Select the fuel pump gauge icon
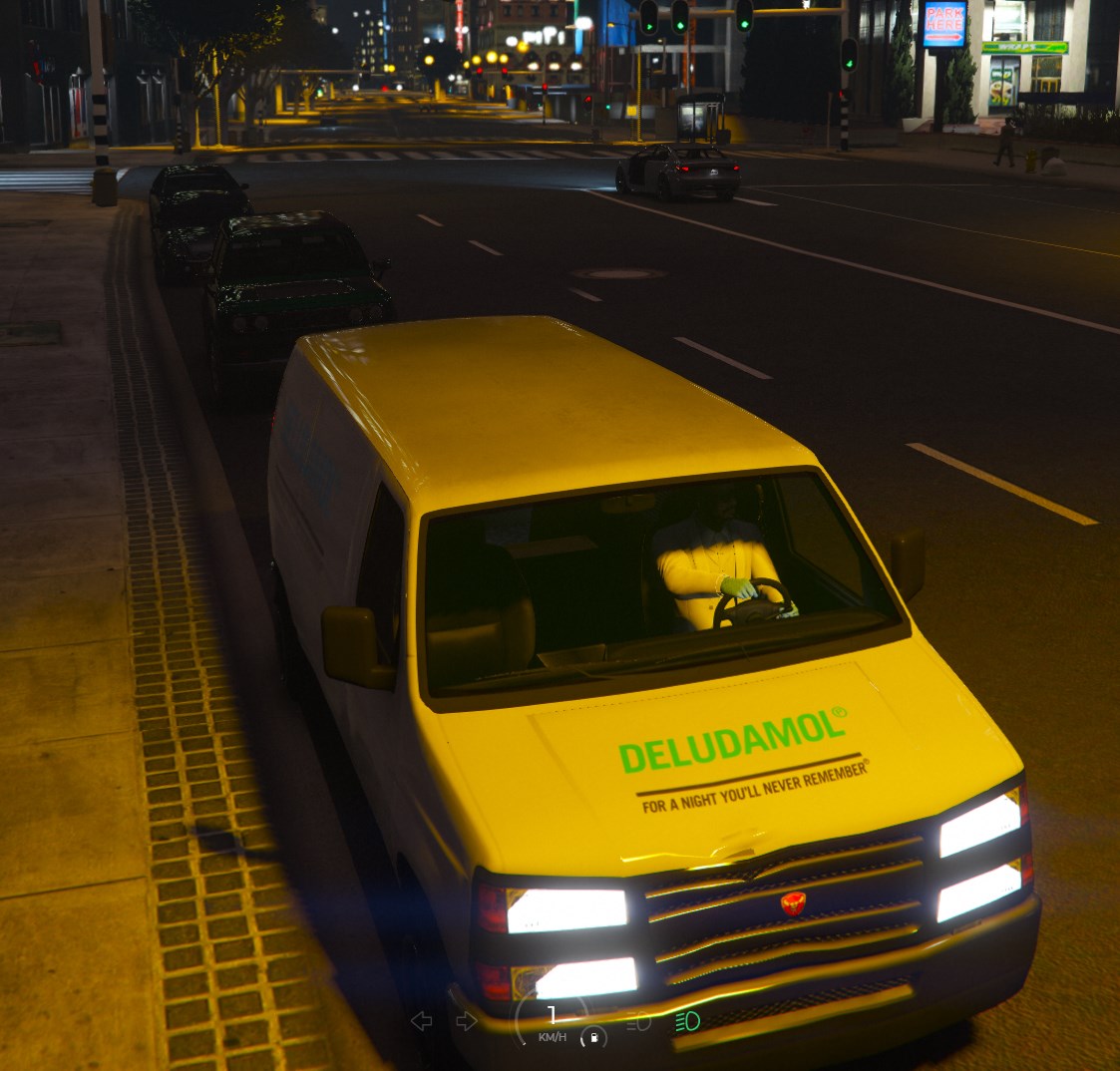The image size is (1120, 1071). tap(593, 1038)
